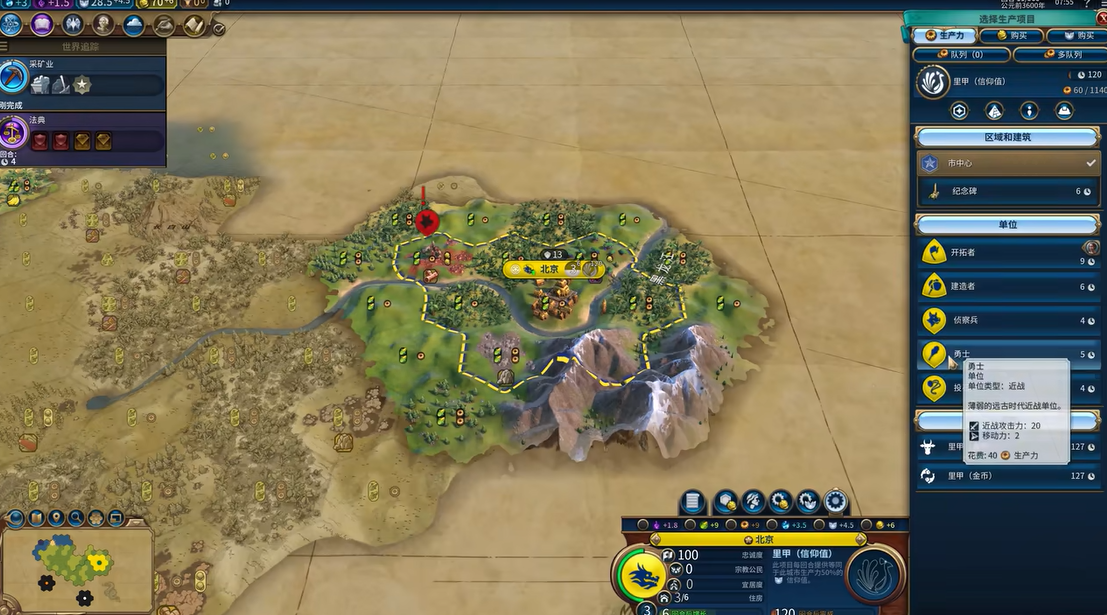Choose the 纪念碑 monument building

(1008, 191)
